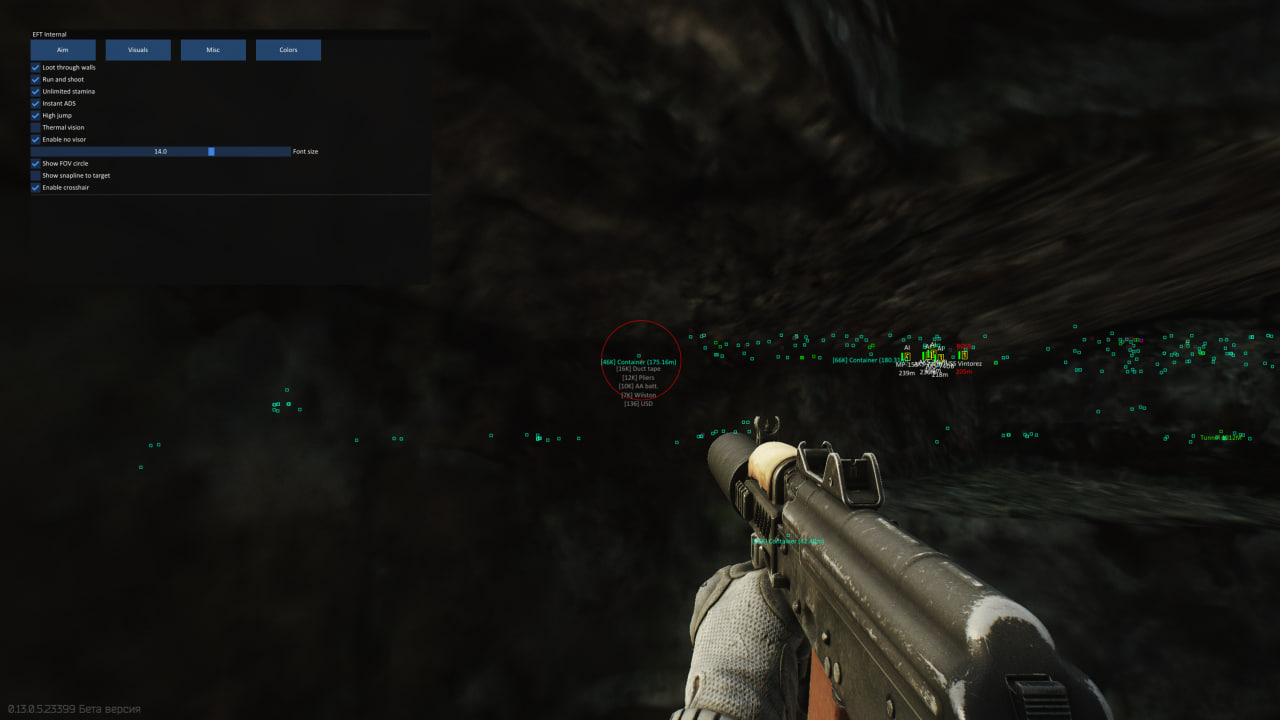Toggle the Enable no visor checkbox
Viewport: 1280px width, 720px height.
(x=36, y=140)
